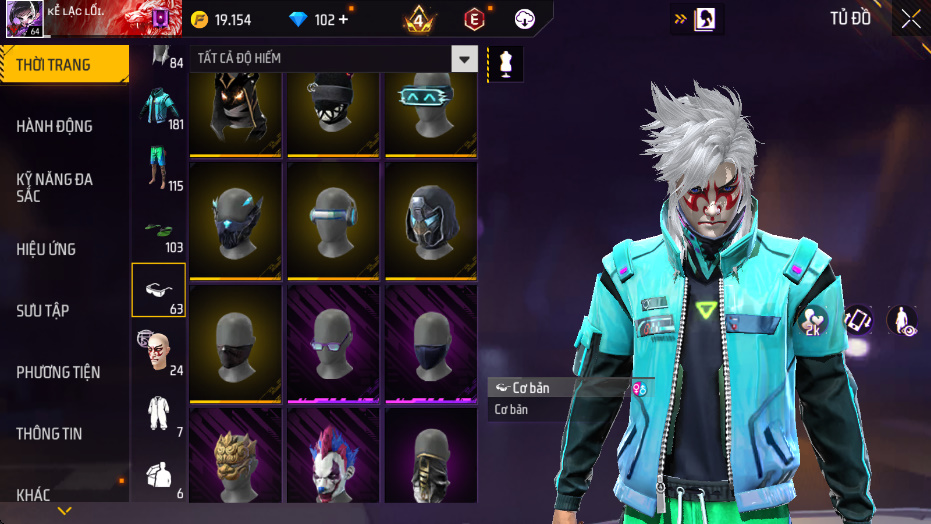Show the PHƯƠNG TIỆN category
This screenshot has width=931, height=524.
58,372
